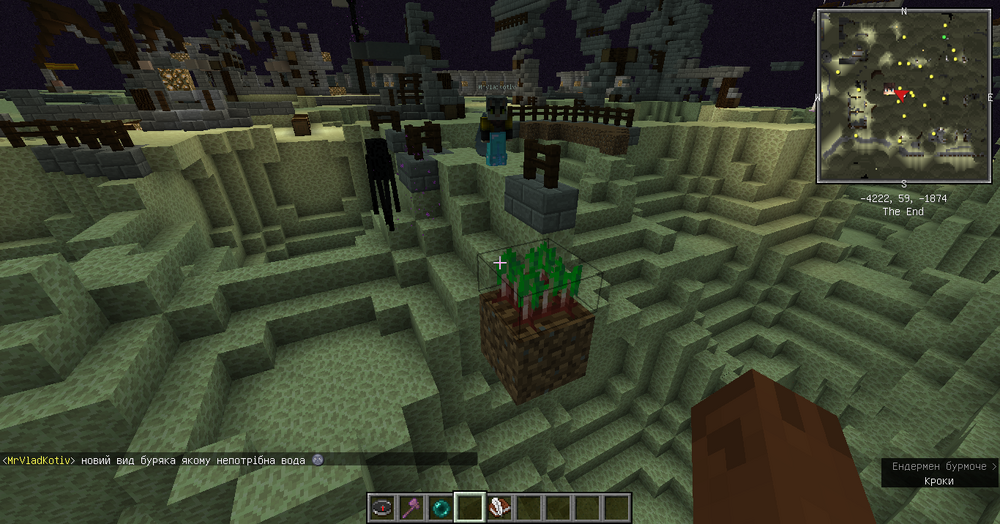This screenshot has height=524, width=1000.
Task: Select the compass hotbar slot
Action: point(382,508)
